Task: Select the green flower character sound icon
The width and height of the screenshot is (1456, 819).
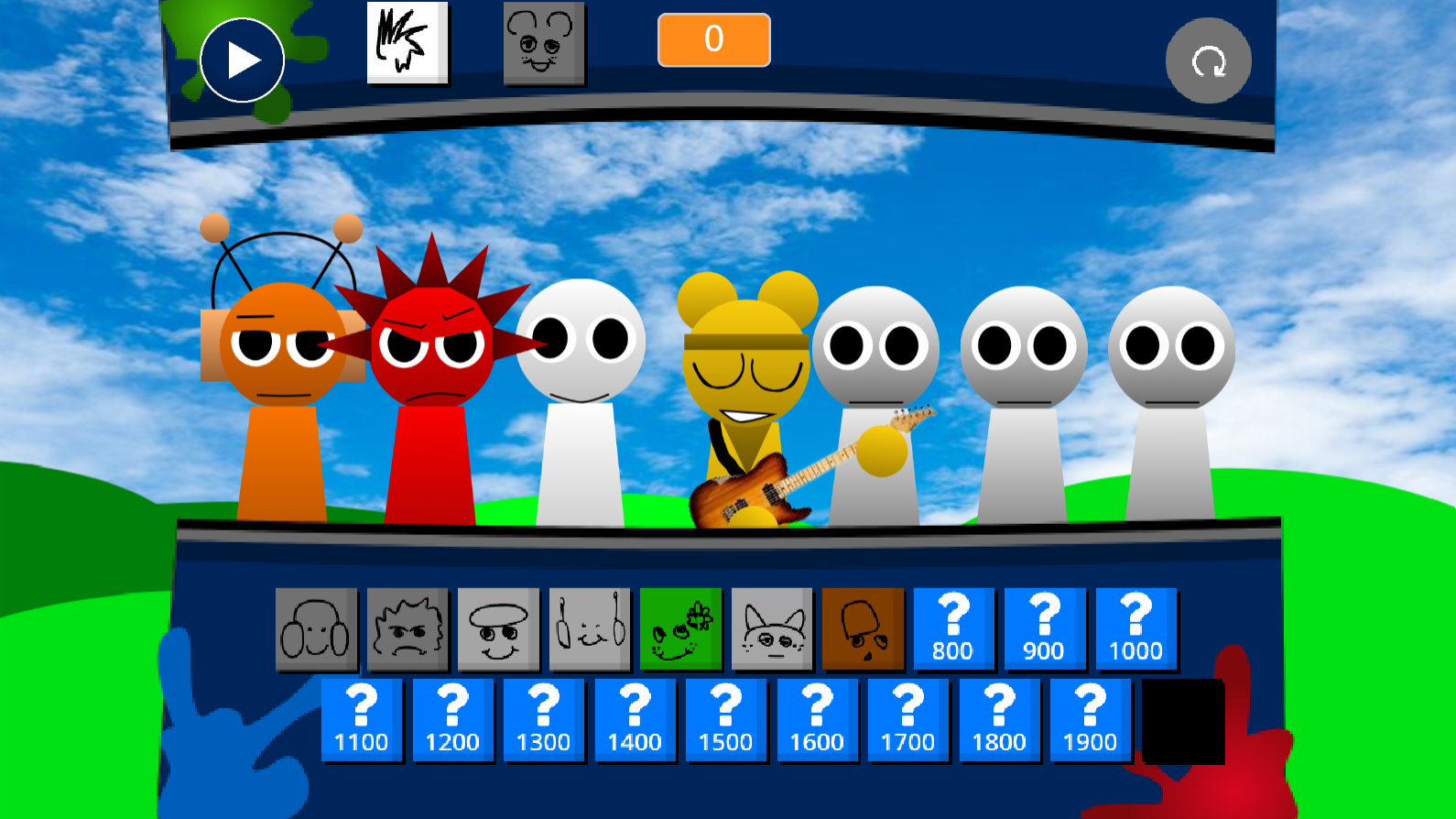Action: click(x=681, y=628)
